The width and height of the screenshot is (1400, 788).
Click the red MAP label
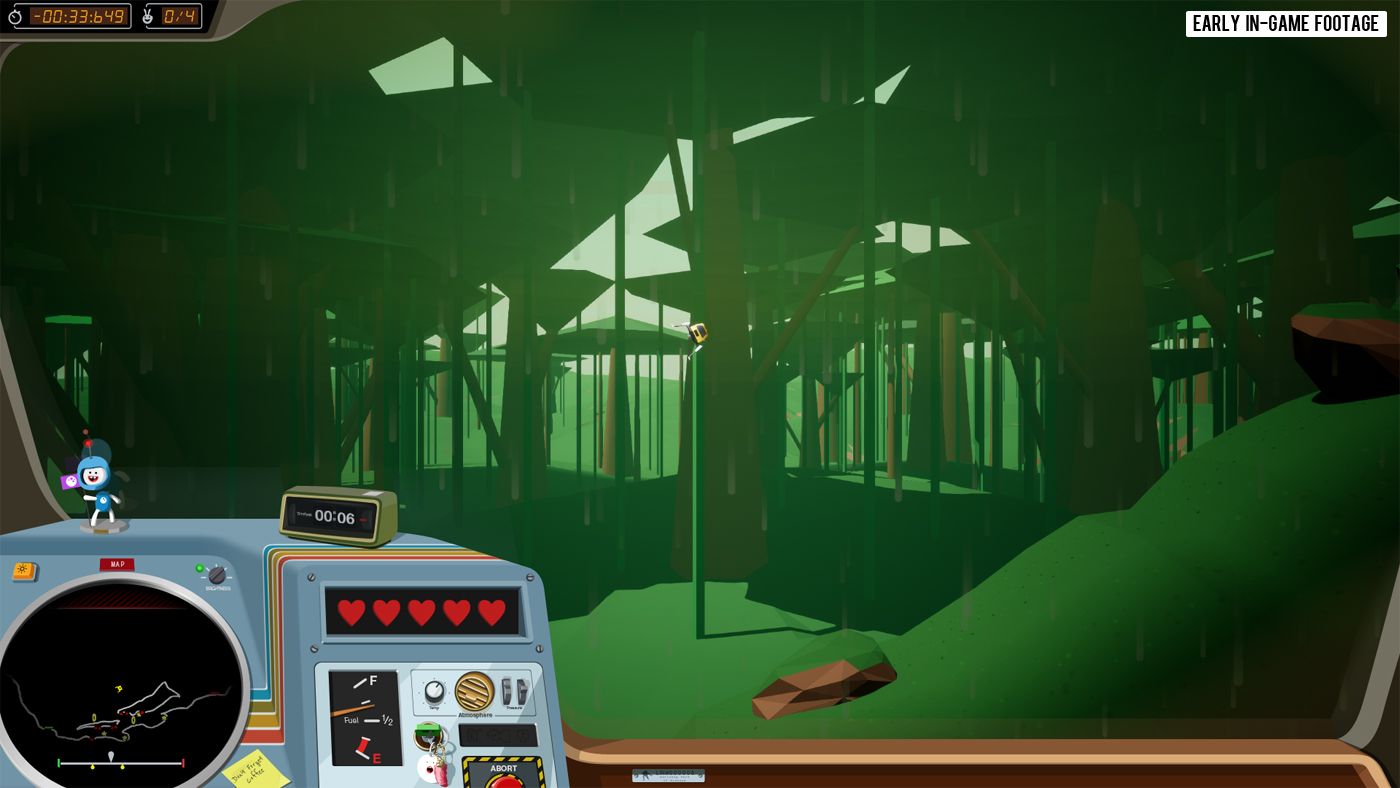tap(117, 564)
